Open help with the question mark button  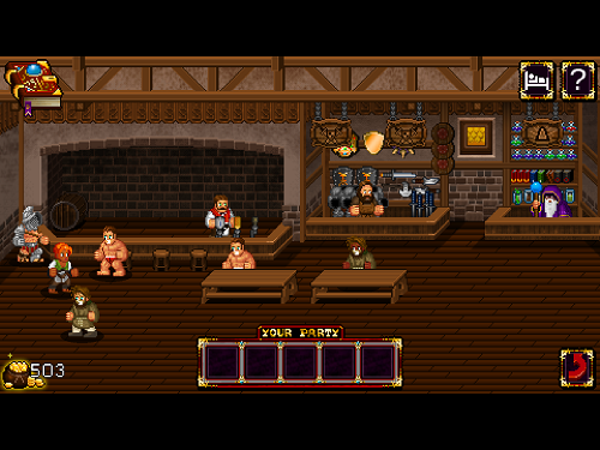pos(577,80)
